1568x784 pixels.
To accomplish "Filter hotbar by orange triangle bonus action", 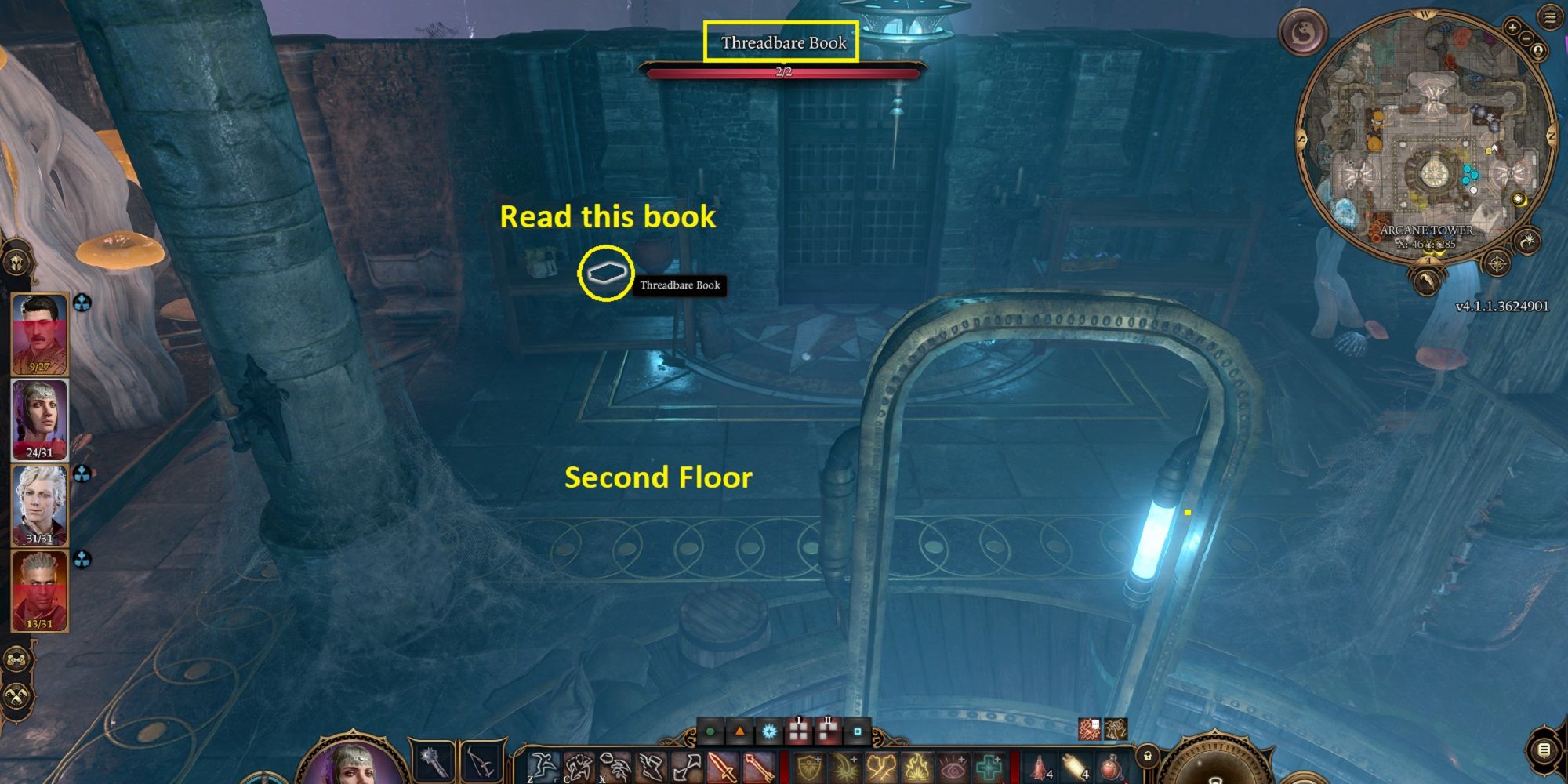I will coord(739,732).
